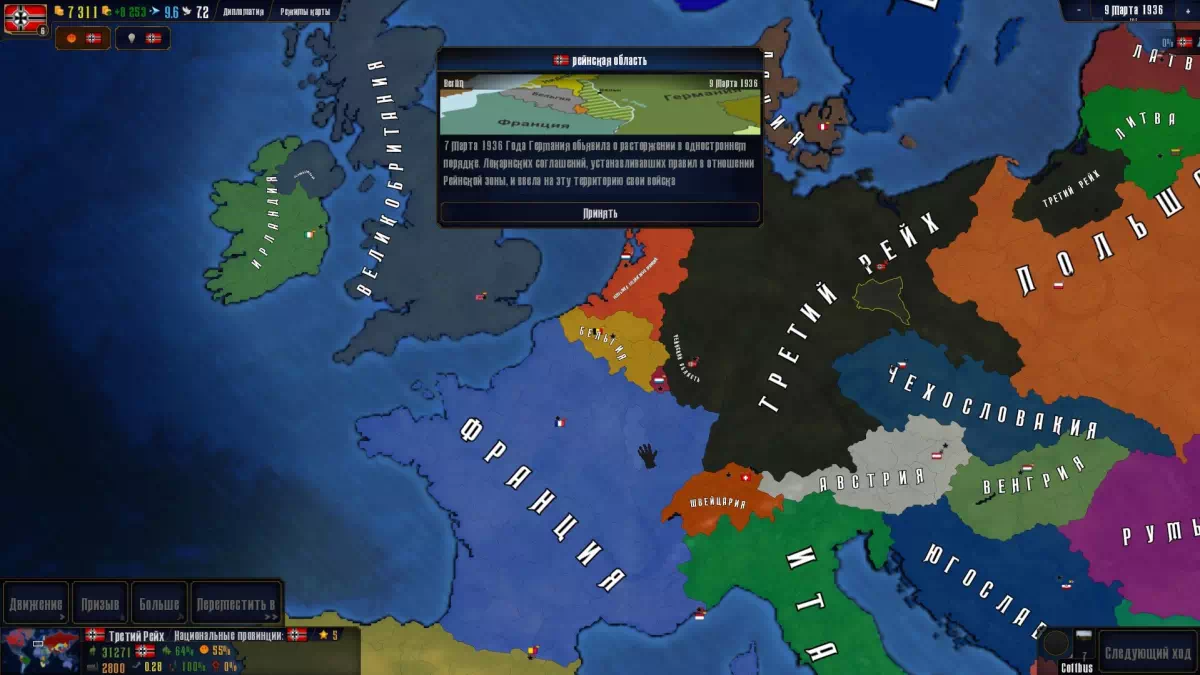Screen dimensions: 1200x675
Task: Click the world minimap
Action: click(x=40, y=651)
